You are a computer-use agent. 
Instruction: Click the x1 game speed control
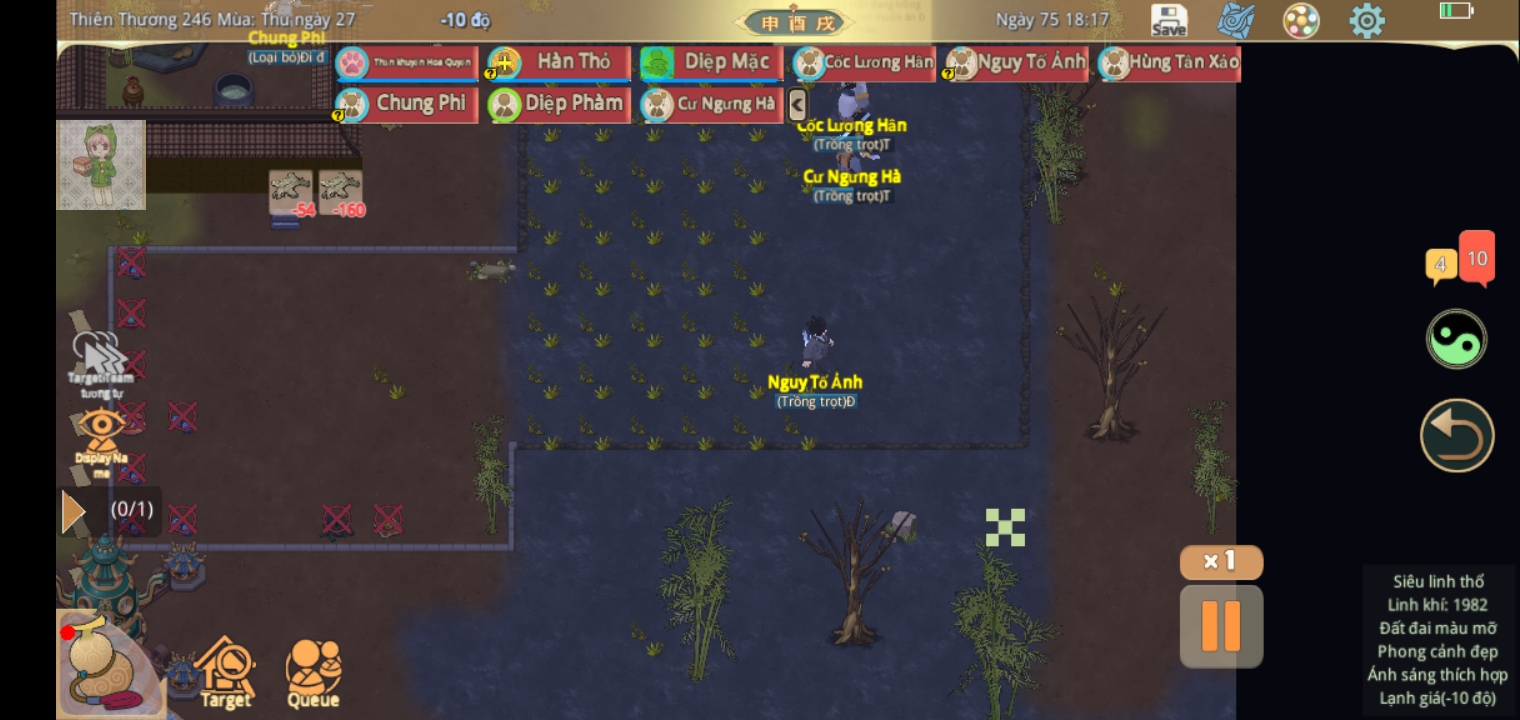coord(1221,562)
